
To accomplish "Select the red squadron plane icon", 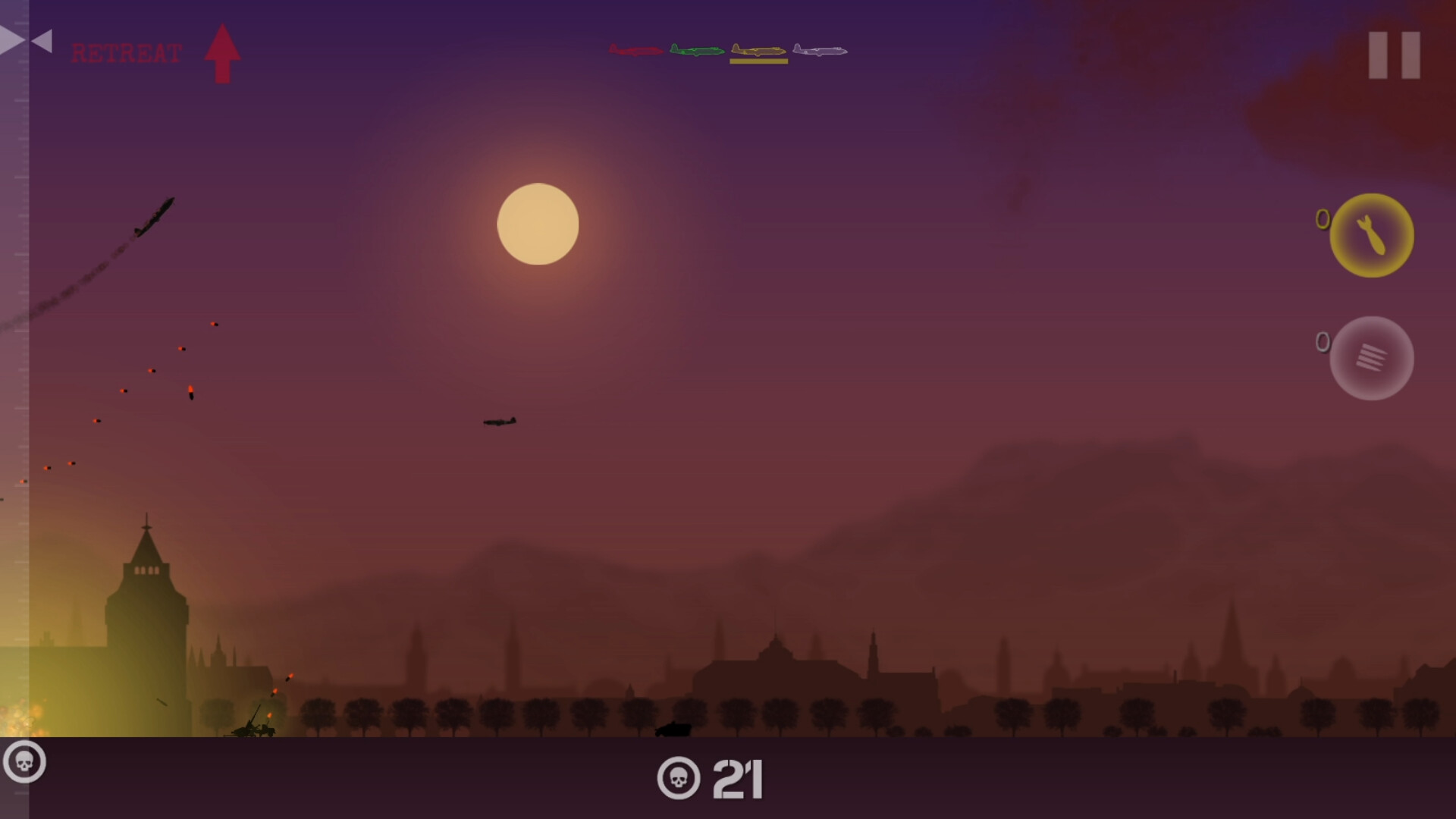I will [x=635, y=50].
